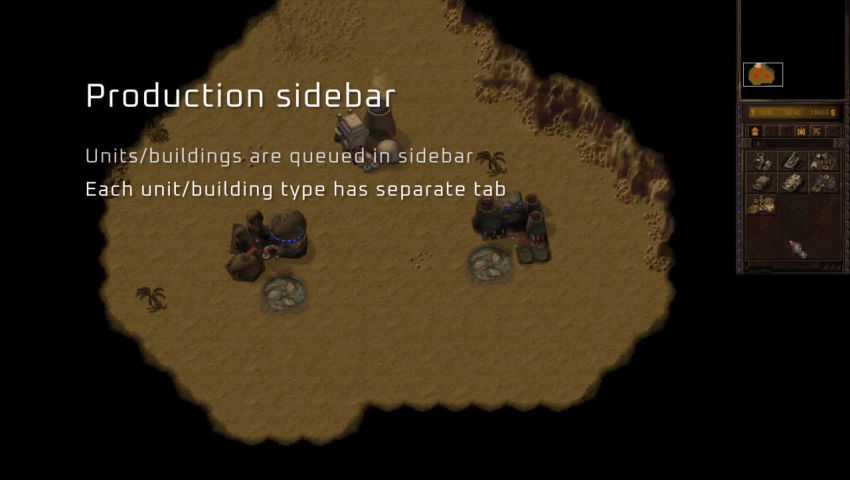
Task: Open the production tab with the castle-shaped icon
Action: click(800, 131)
